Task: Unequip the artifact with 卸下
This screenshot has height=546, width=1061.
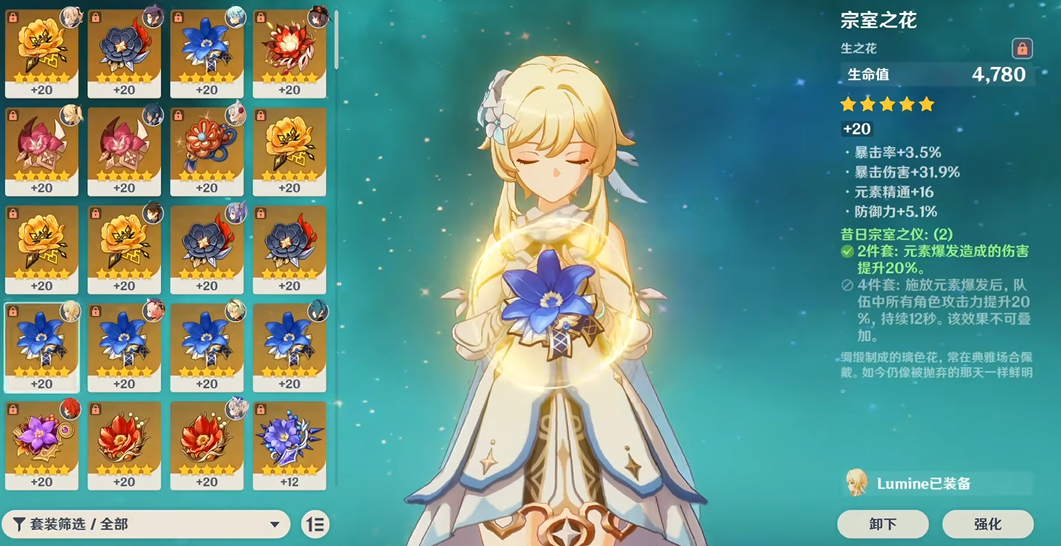Action: click(x=882, y=524)
